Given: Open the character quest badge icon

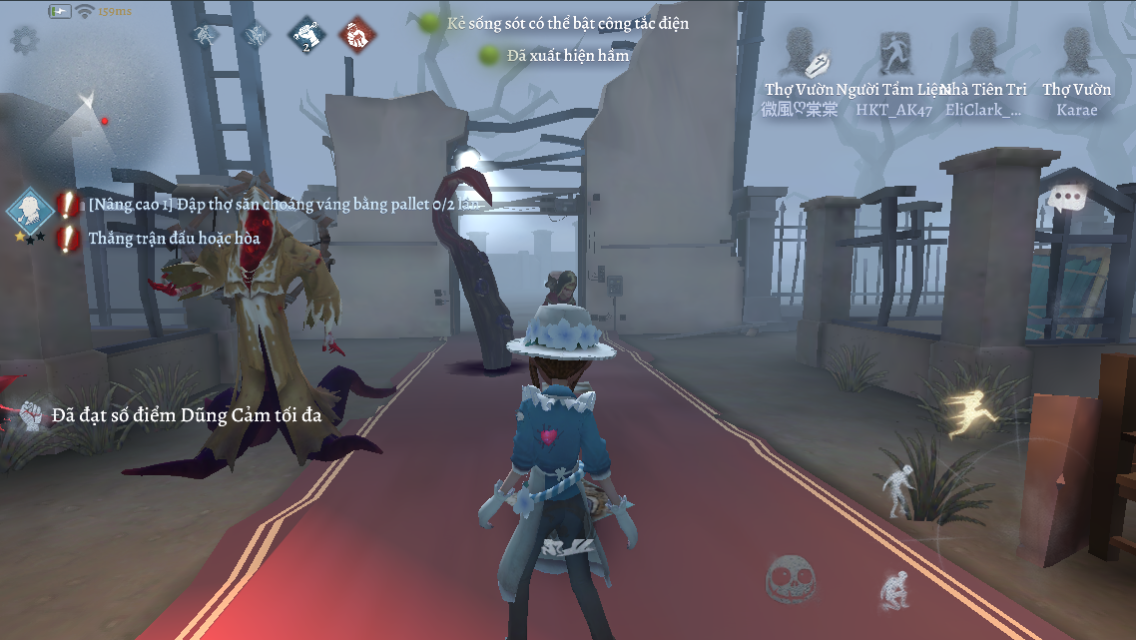Looking at the screenshot, I should pos(30,209).
